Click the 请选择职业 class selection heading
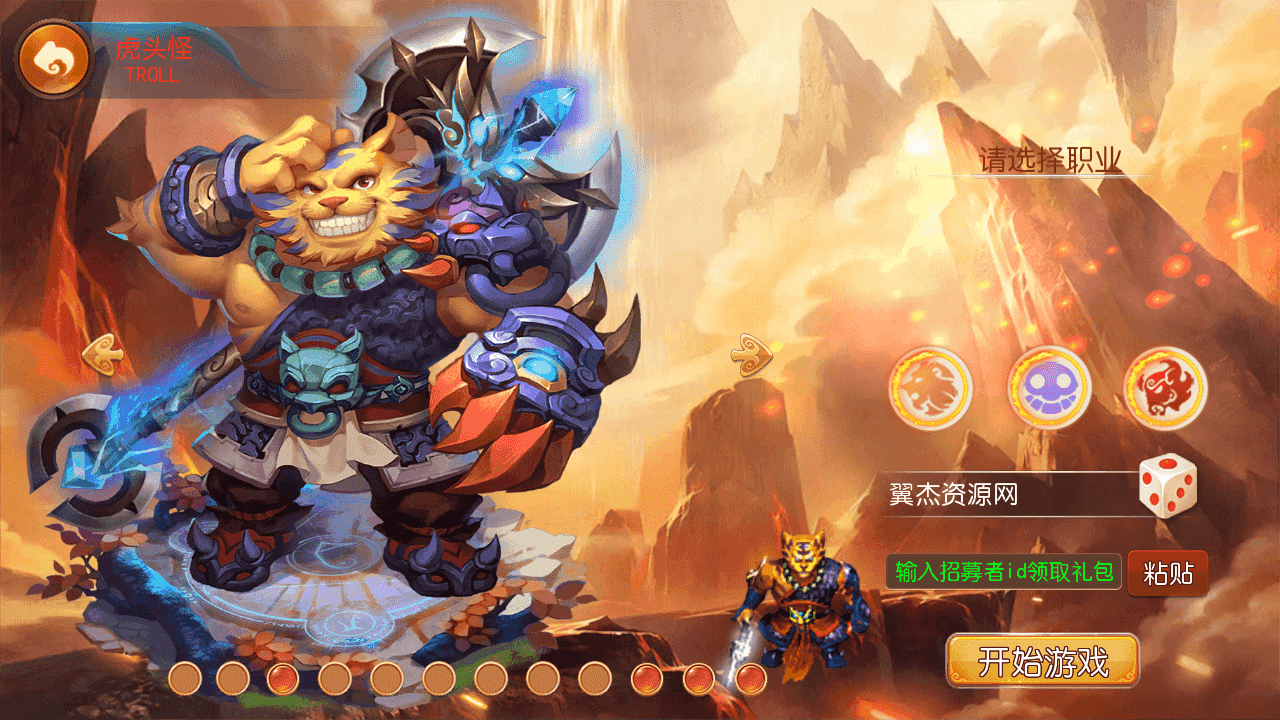This screenshot has height=720, width=1280. point(1048,160)
